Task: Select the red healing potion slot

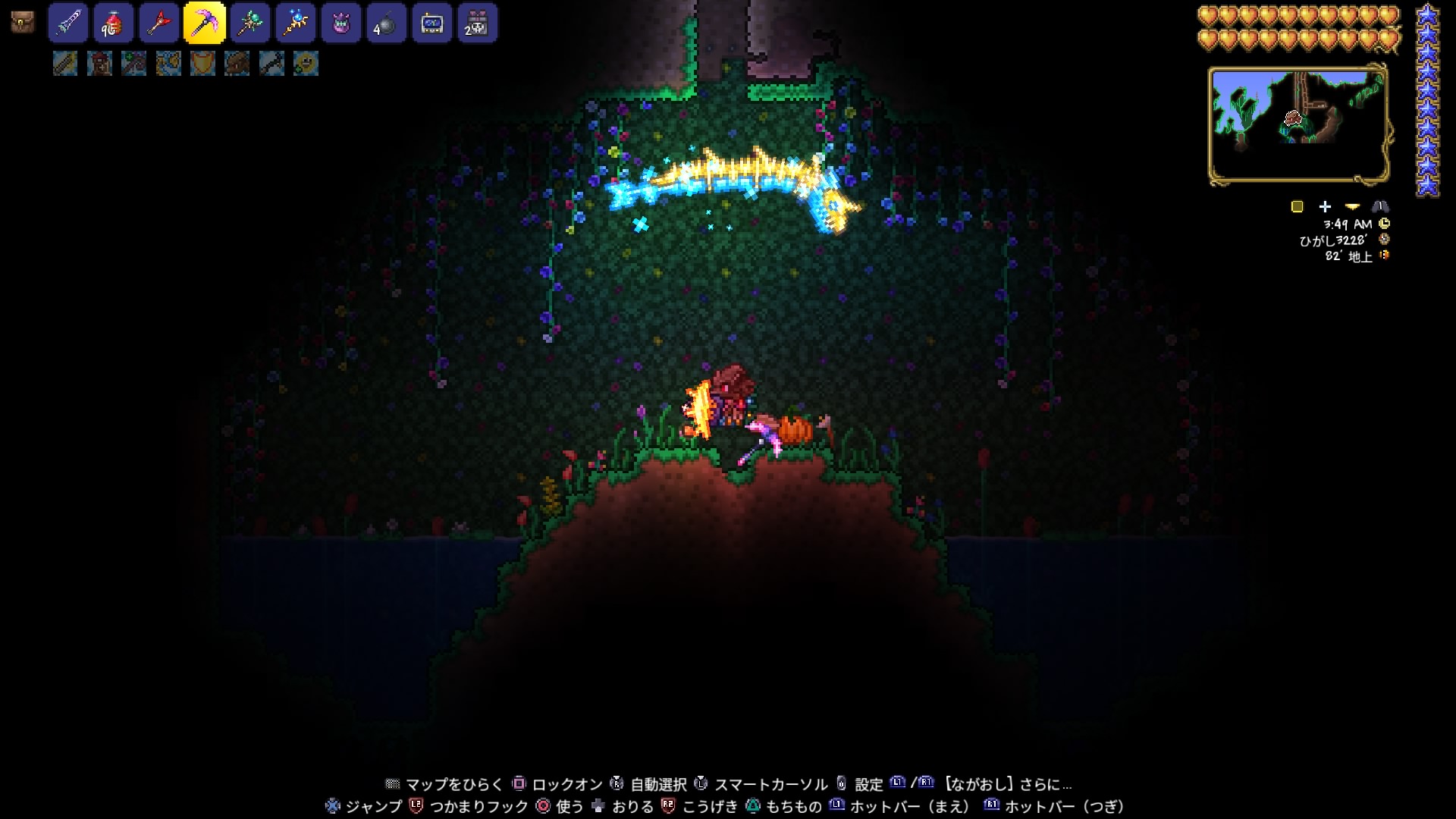Action: click(114, 23)
